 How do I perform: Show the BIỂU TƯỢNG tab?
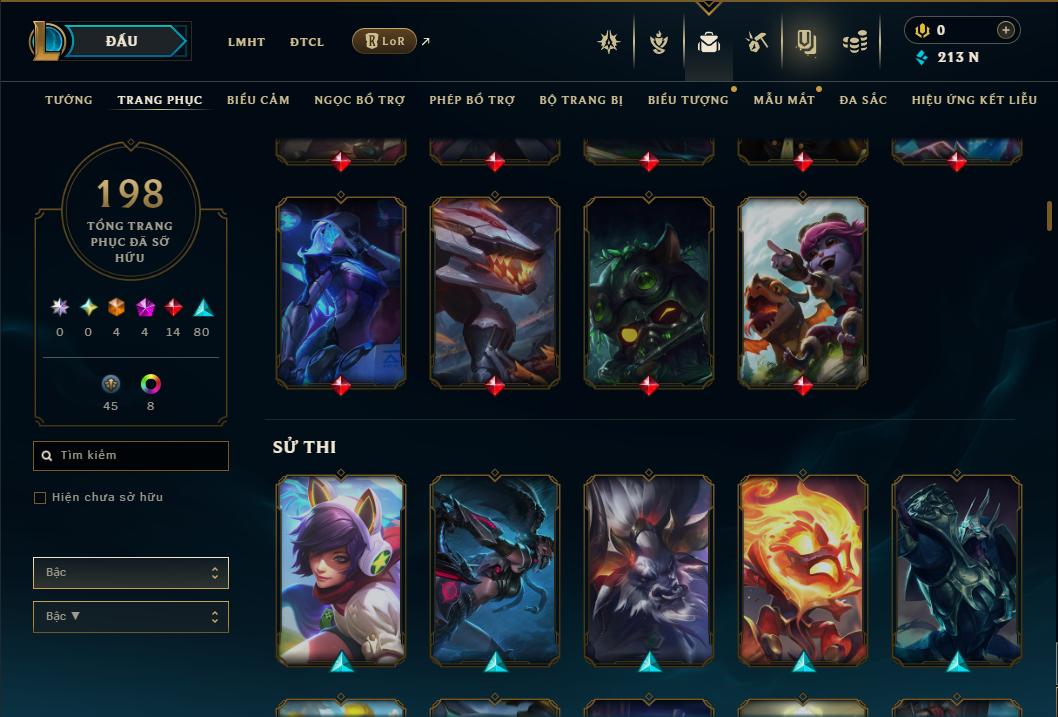click(688, 100)
